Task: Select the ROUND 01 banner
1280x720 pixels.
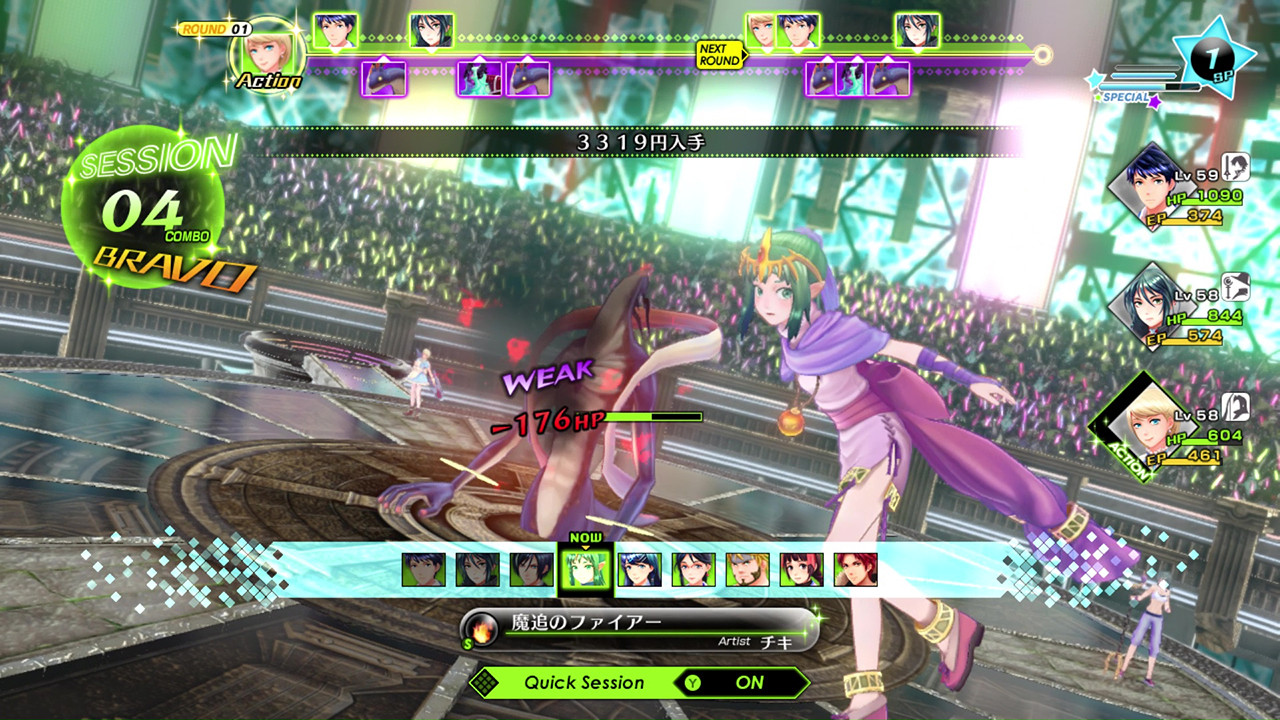Action: 218,29
